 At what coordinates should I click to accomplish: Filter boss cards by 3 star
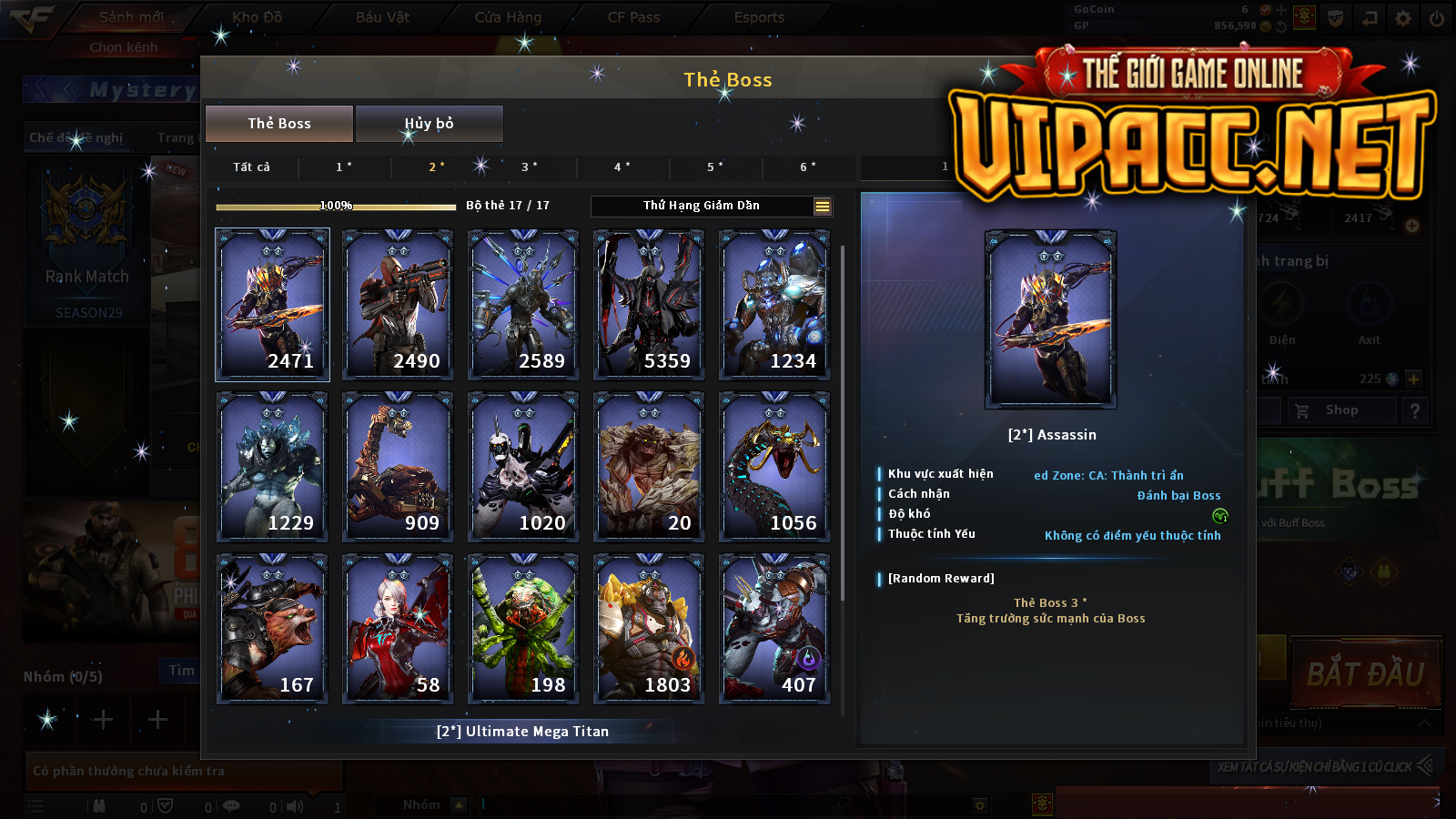pyautogui.click(x=530, y=167)
